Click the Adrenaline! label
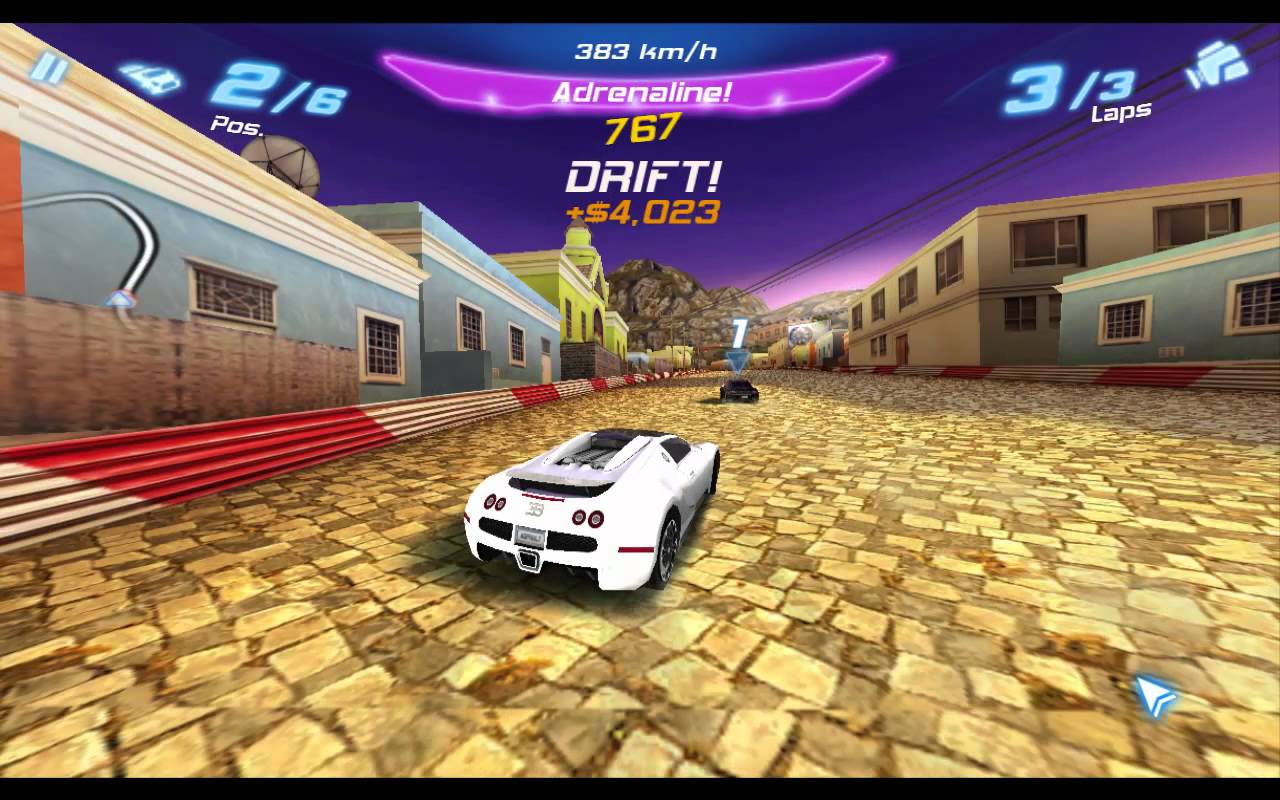Image resolution: width=1280 pixels, height=800 pixels. 644,92
